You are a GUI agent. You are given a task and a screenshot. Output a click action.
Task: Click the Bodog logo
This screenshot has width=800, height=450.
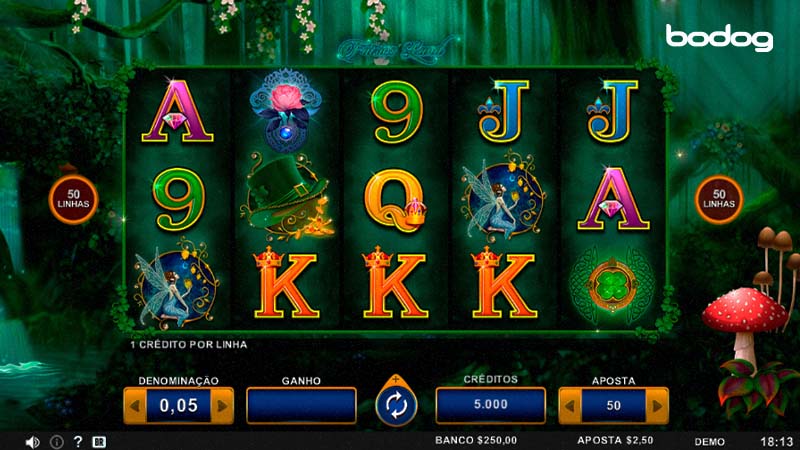719,38
